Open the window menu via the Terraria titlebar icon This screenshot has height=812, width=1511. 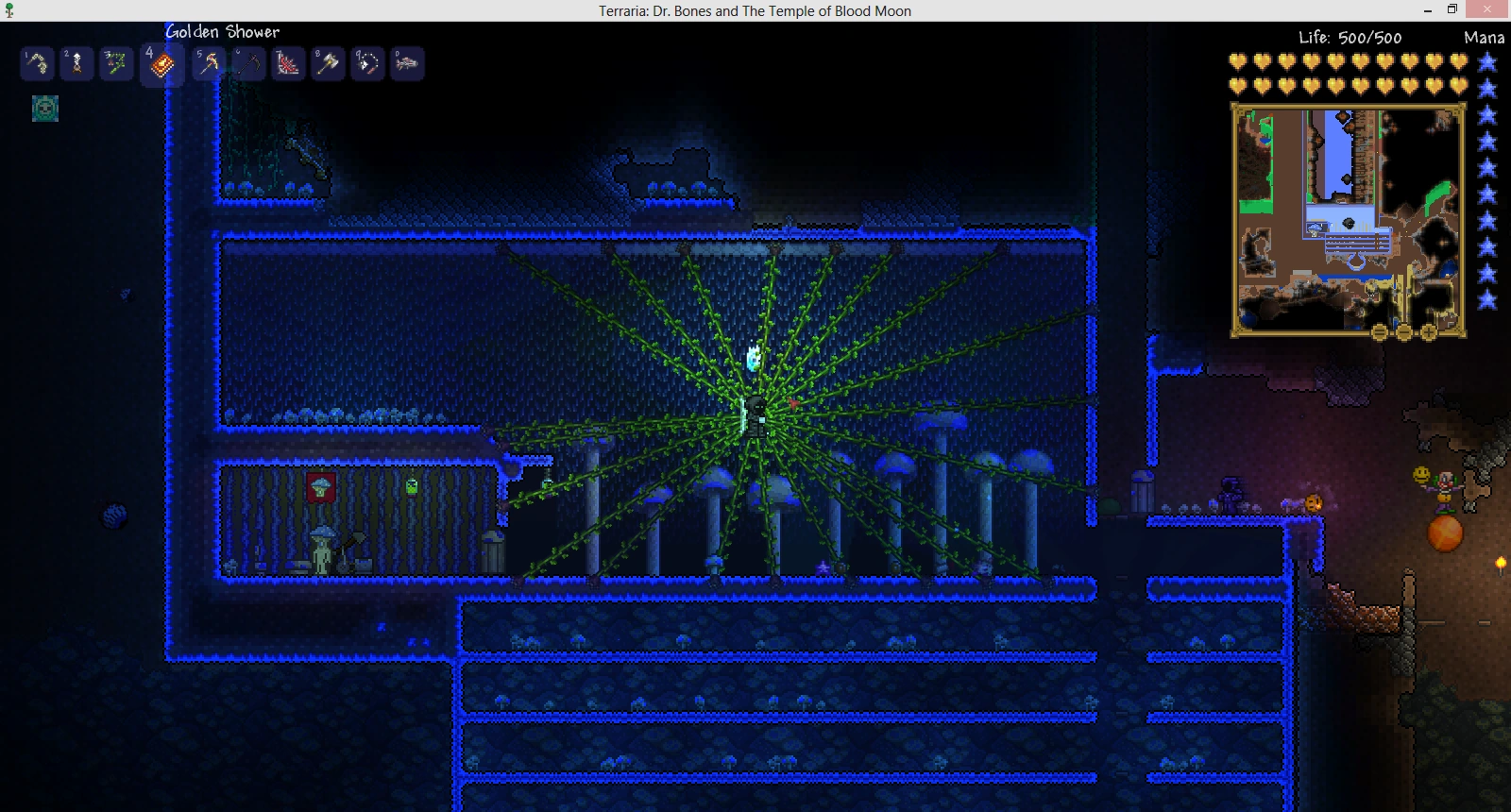coord(8,10)
